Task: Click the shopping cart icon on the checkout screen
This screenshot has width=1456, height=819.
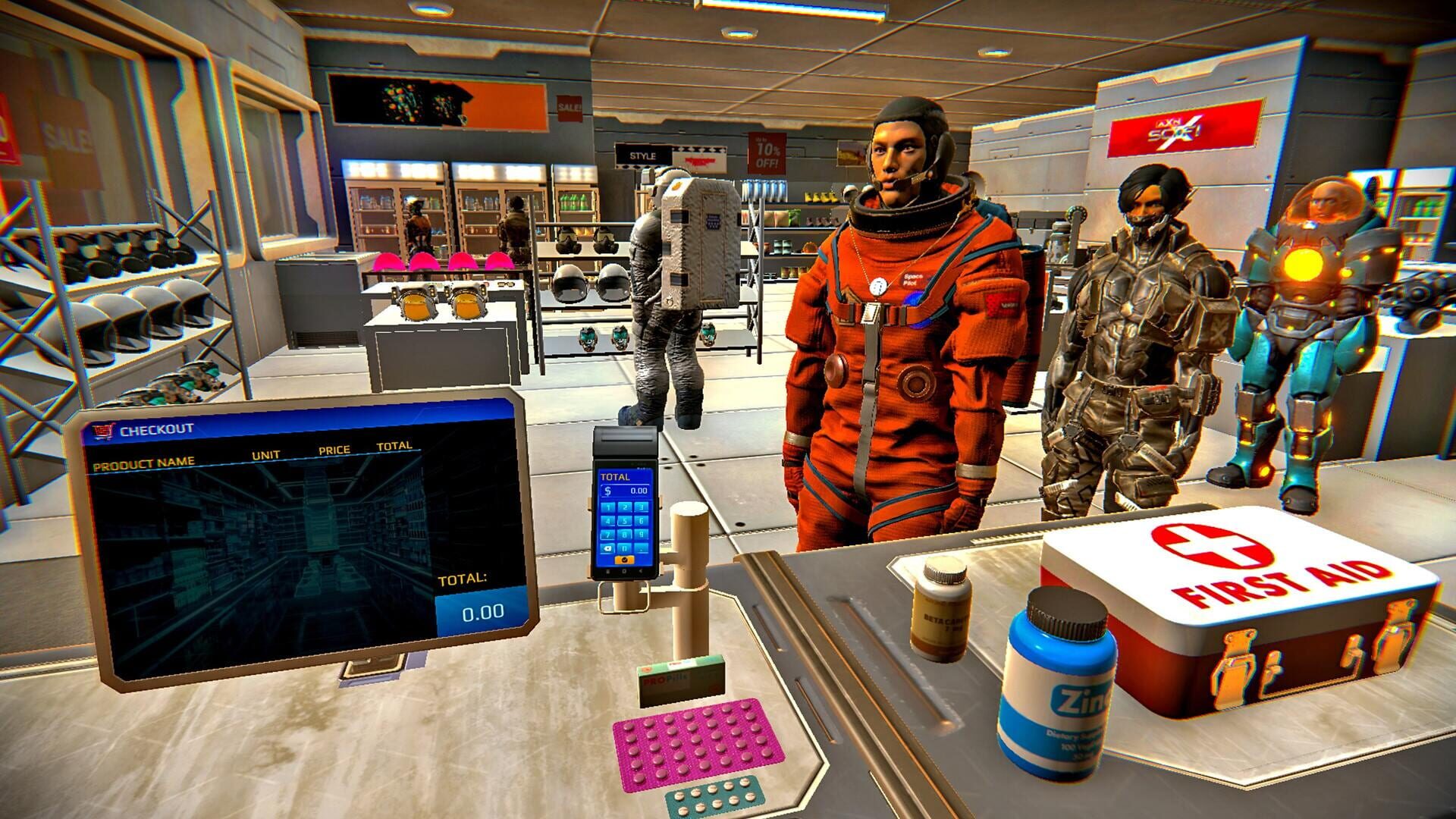Action: tap(104, 429)
